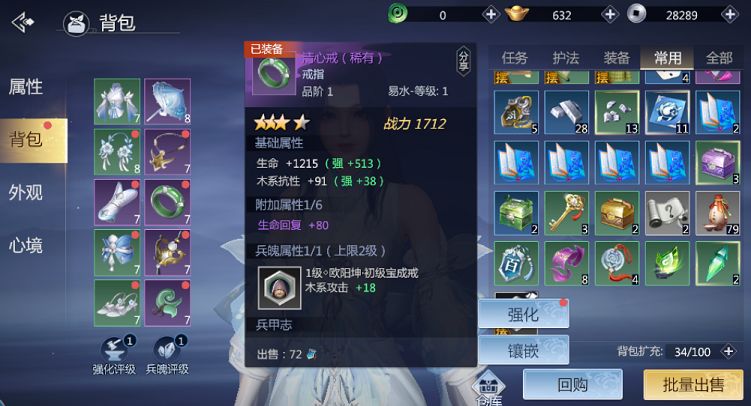
Task: Open the 仓库 warehouse
Action: [x=490, y=387]
